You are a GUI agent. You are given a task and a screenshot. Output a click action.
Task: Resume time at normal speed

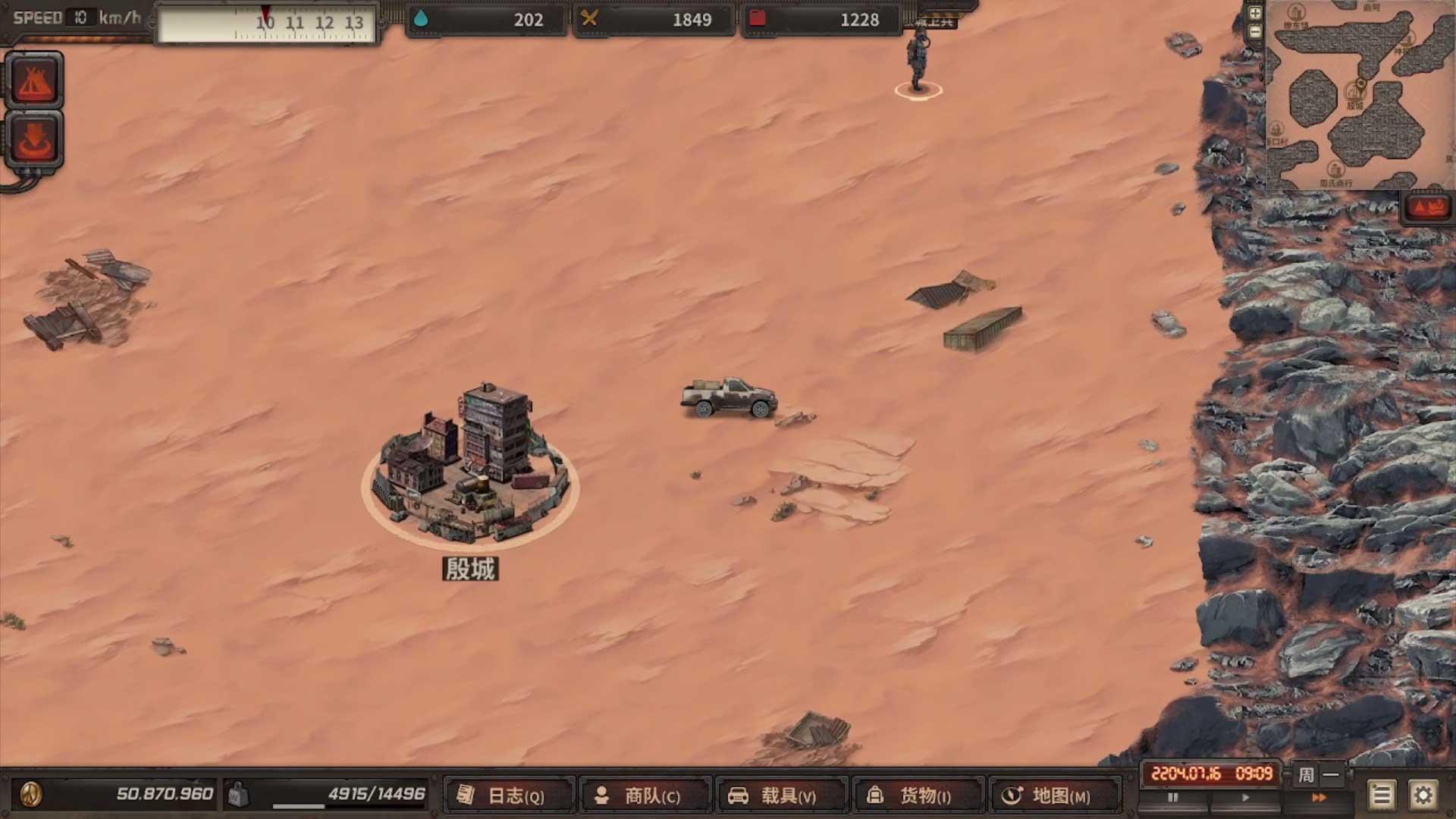click(x=1245, y=798)
